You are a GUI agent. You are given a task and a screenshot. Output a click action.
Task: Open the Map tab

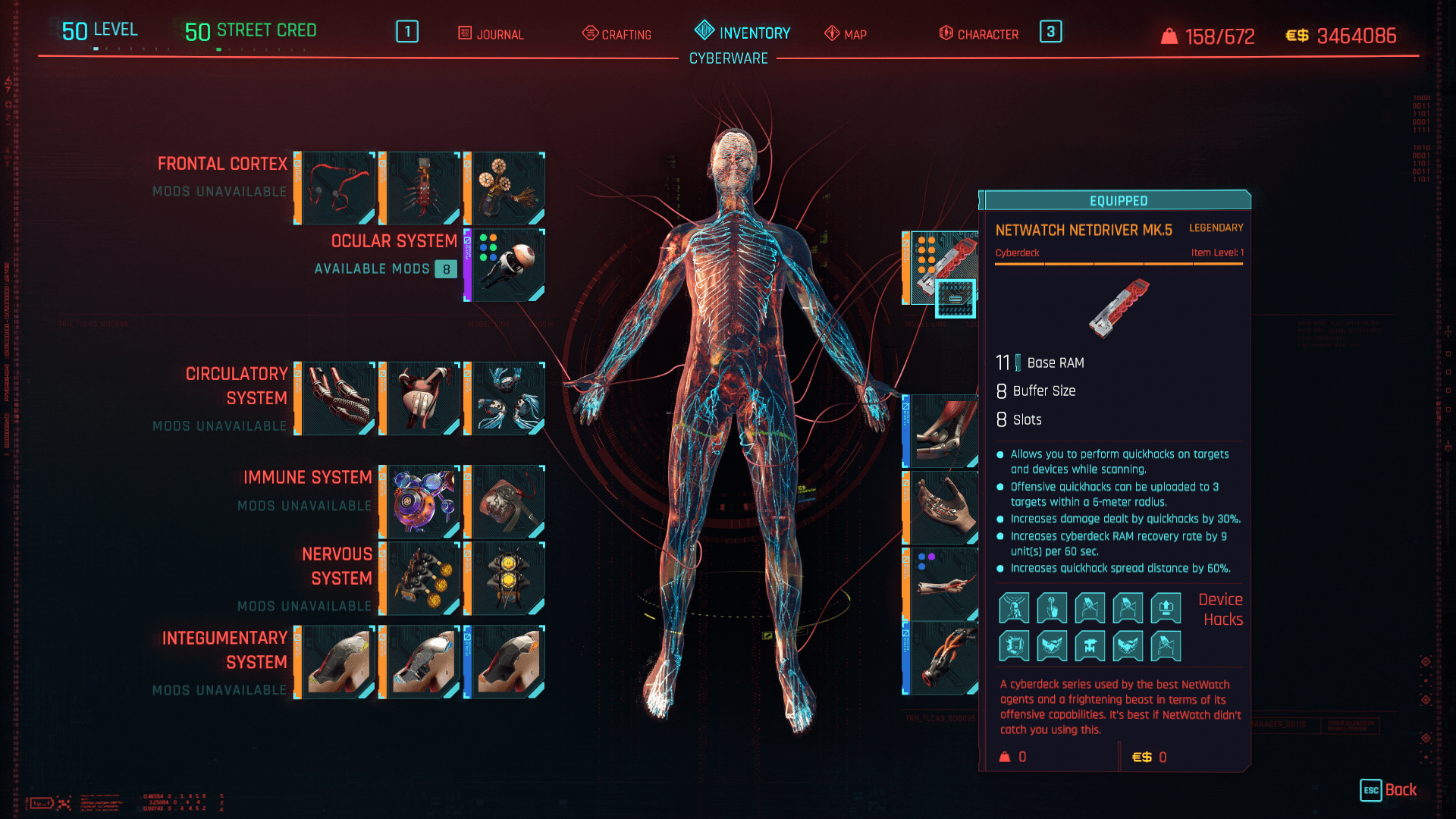[x=846, y=34]
